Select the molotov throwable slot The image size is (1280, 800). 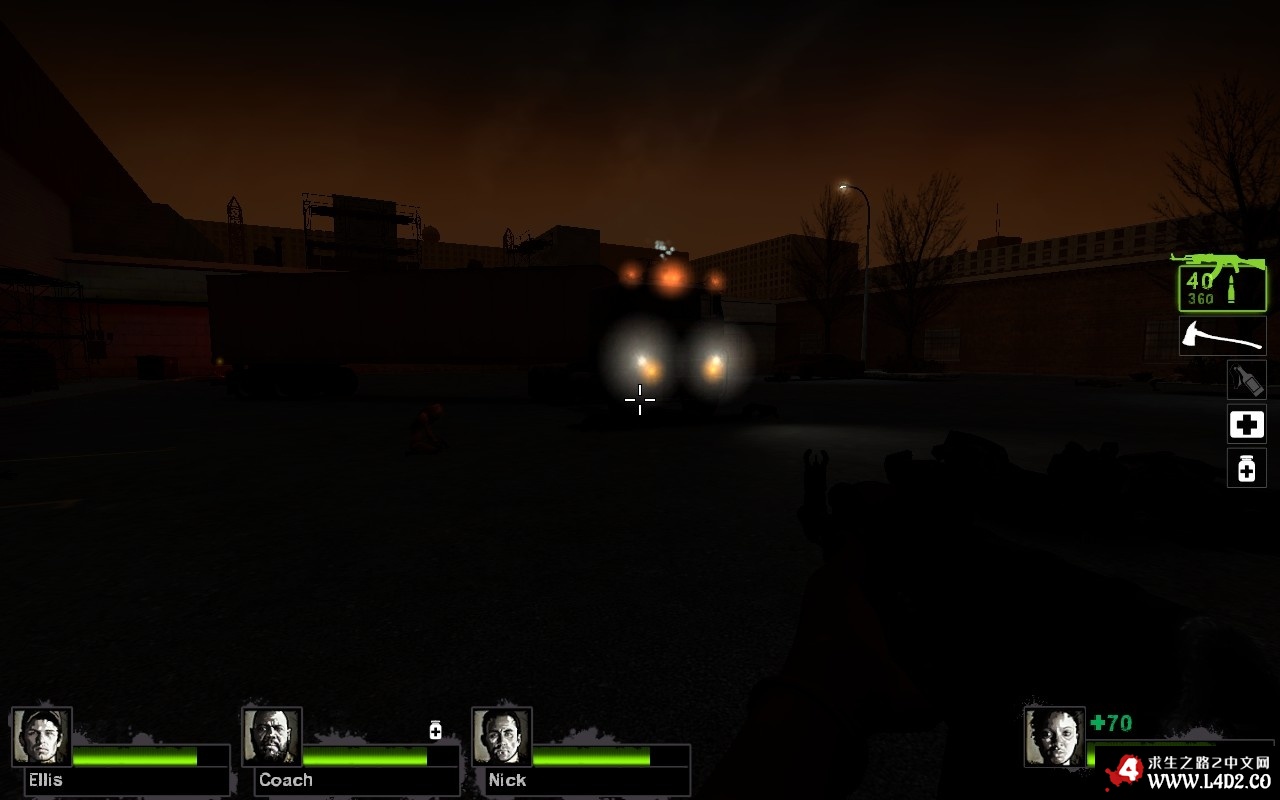pos(1246,380)
